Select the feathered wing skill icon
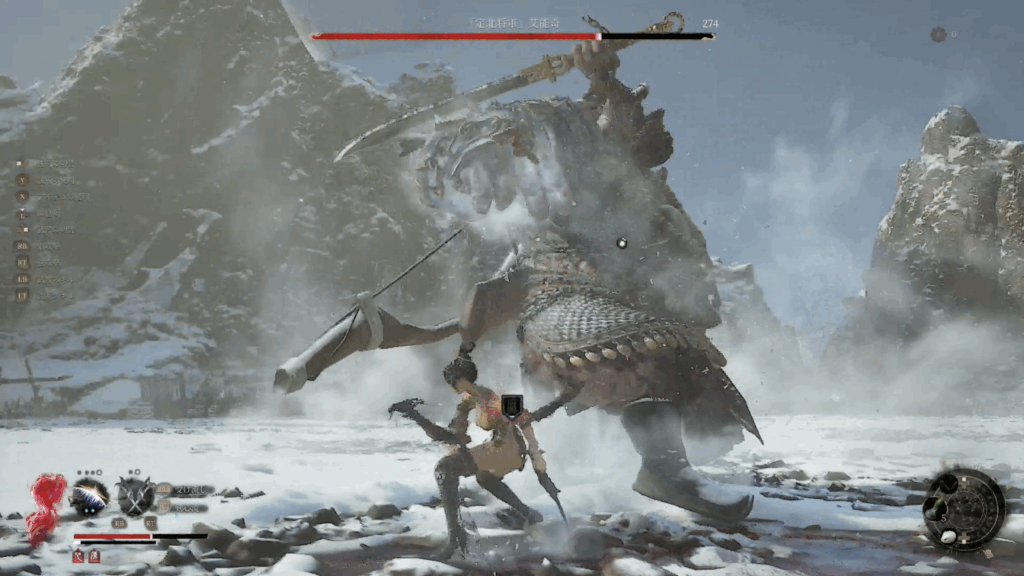 click(x=89, y=496)
